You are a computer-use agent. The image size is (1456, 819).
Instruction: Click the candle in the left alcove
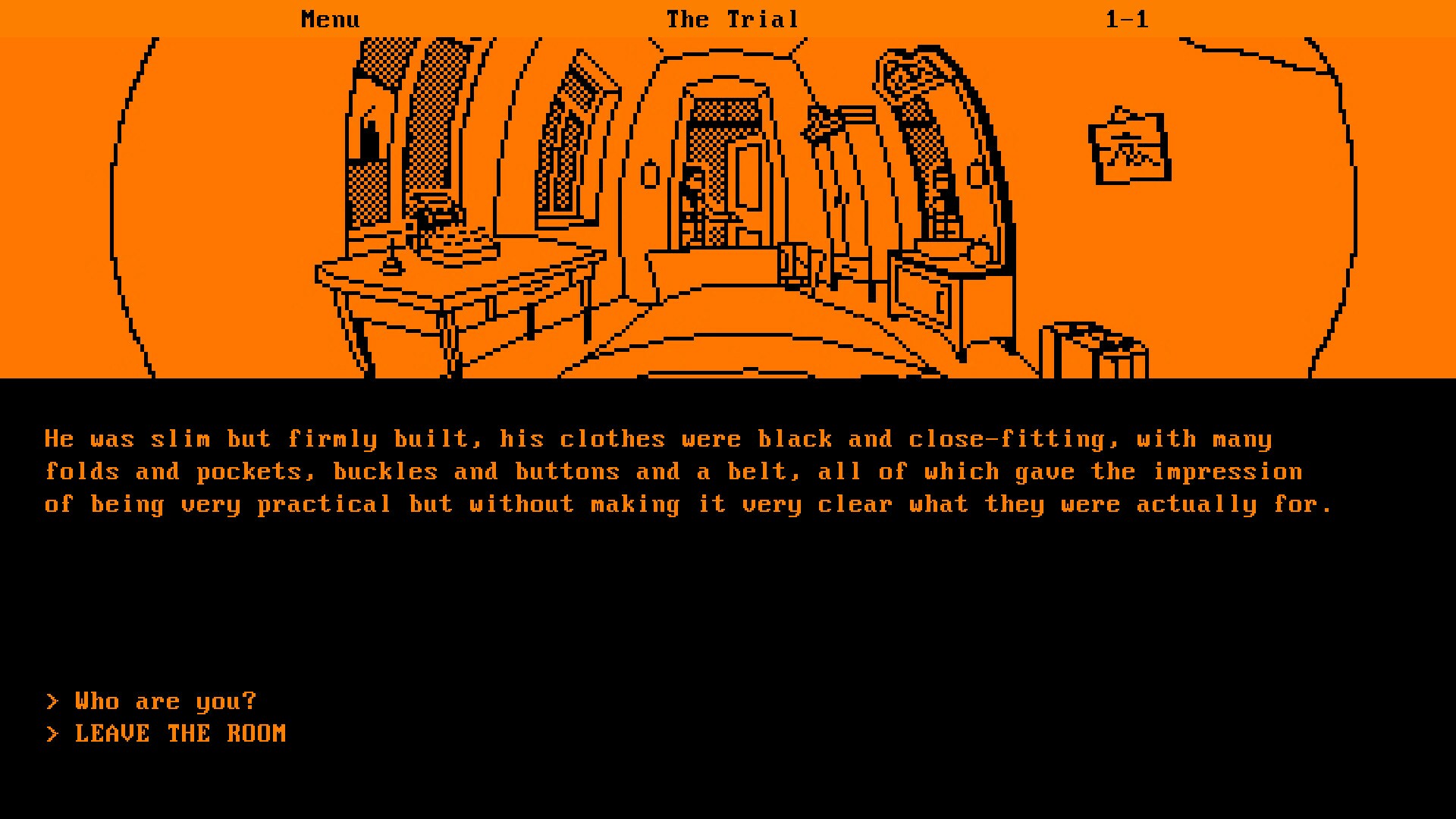(369, 135)
